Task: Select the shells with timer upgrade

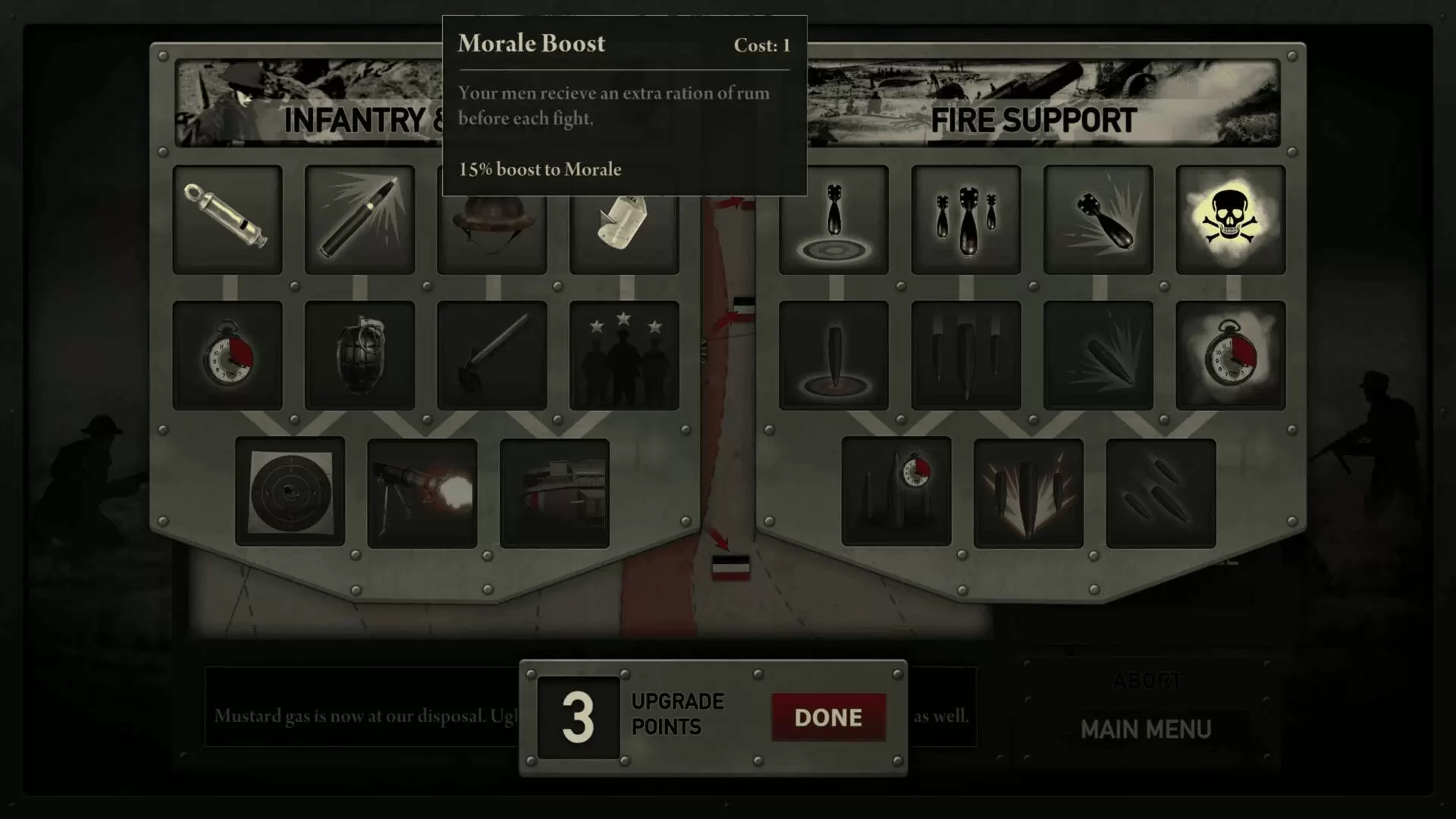Action: pyautogui.click(x=896, y=491)
